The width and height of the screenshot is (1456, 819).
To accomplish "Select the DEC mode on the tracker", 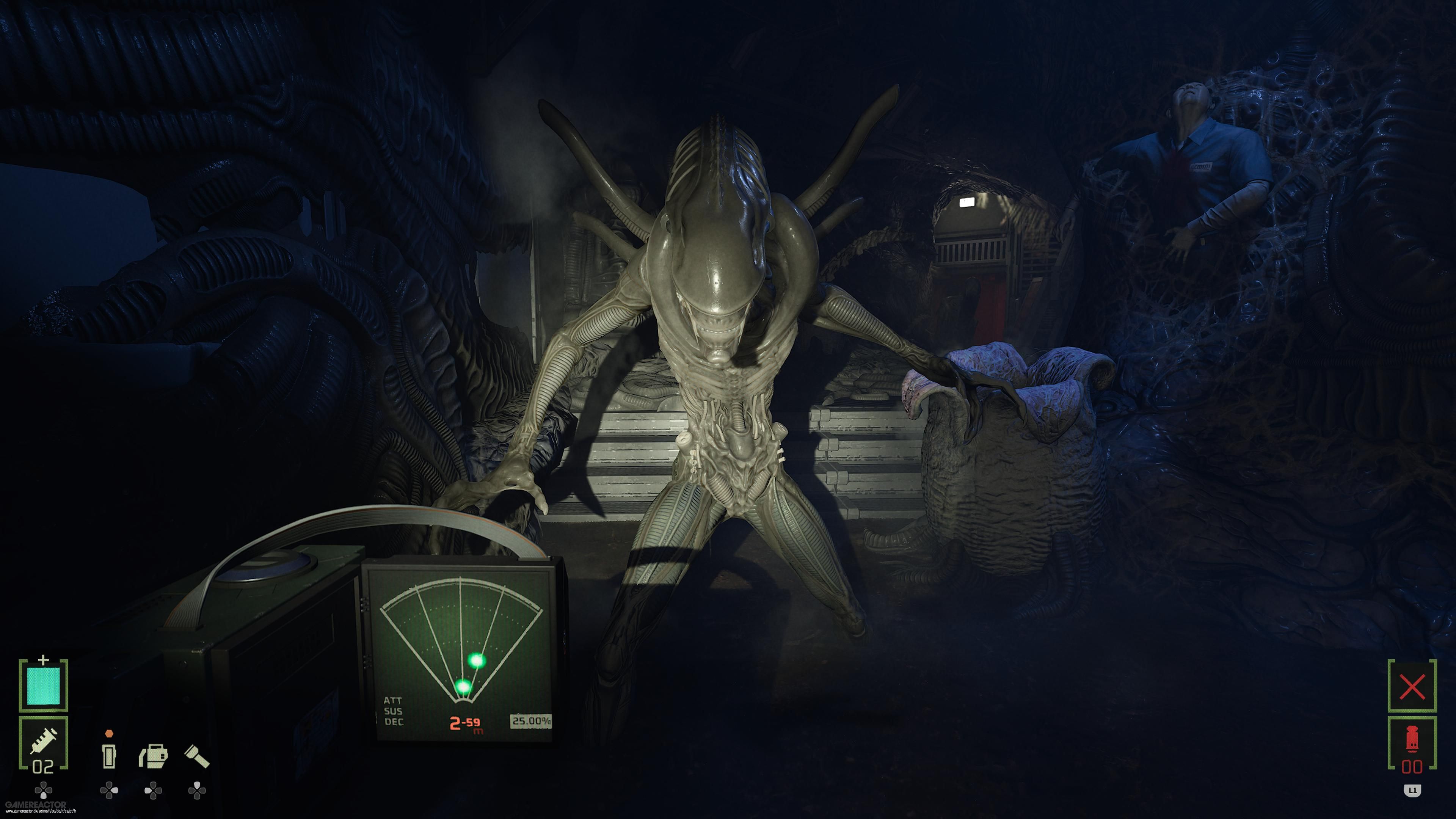I will click(394, 721).
